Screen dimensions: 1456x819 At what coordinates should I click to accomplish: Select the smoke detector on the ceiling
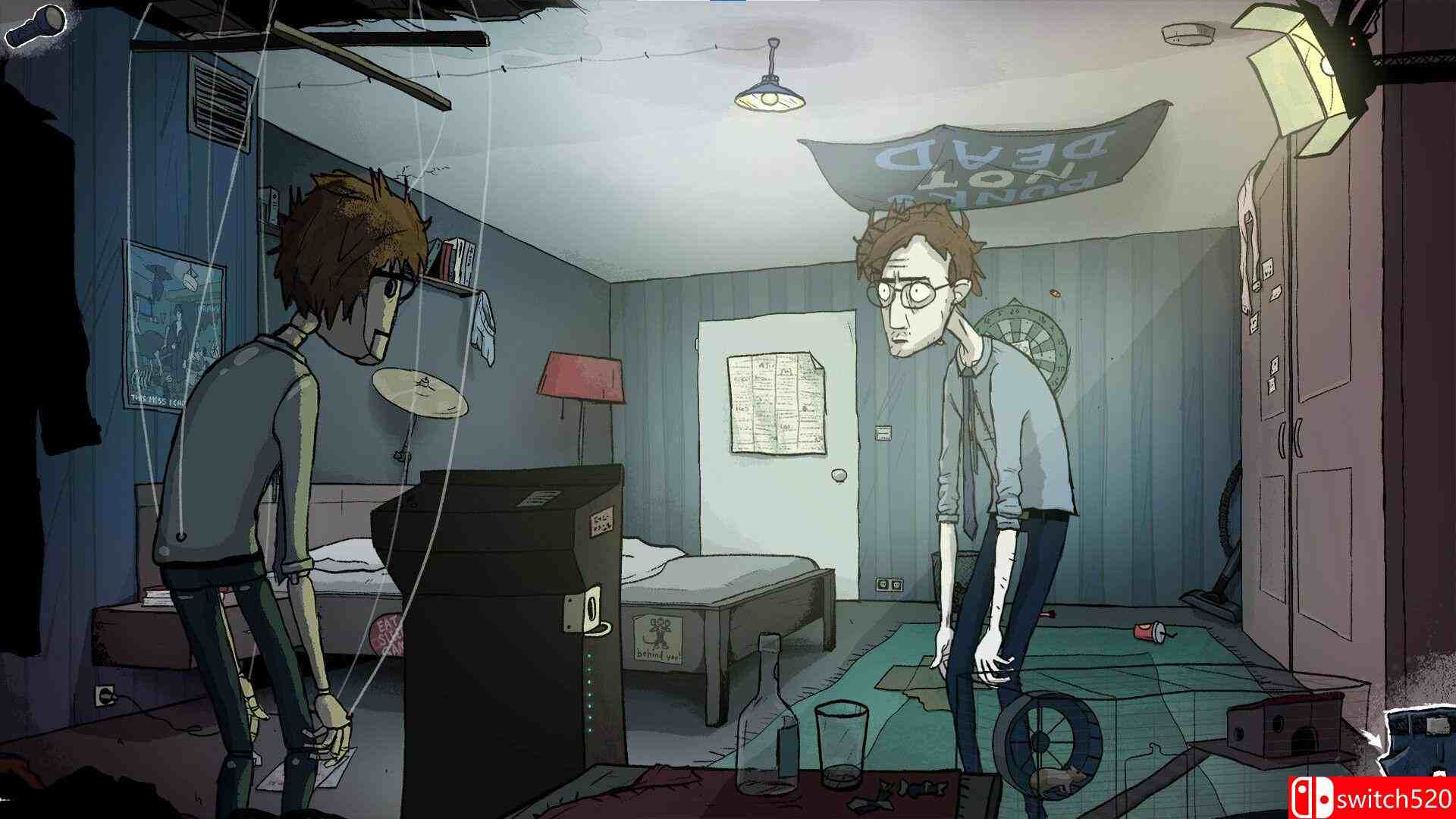point(1187,34)
